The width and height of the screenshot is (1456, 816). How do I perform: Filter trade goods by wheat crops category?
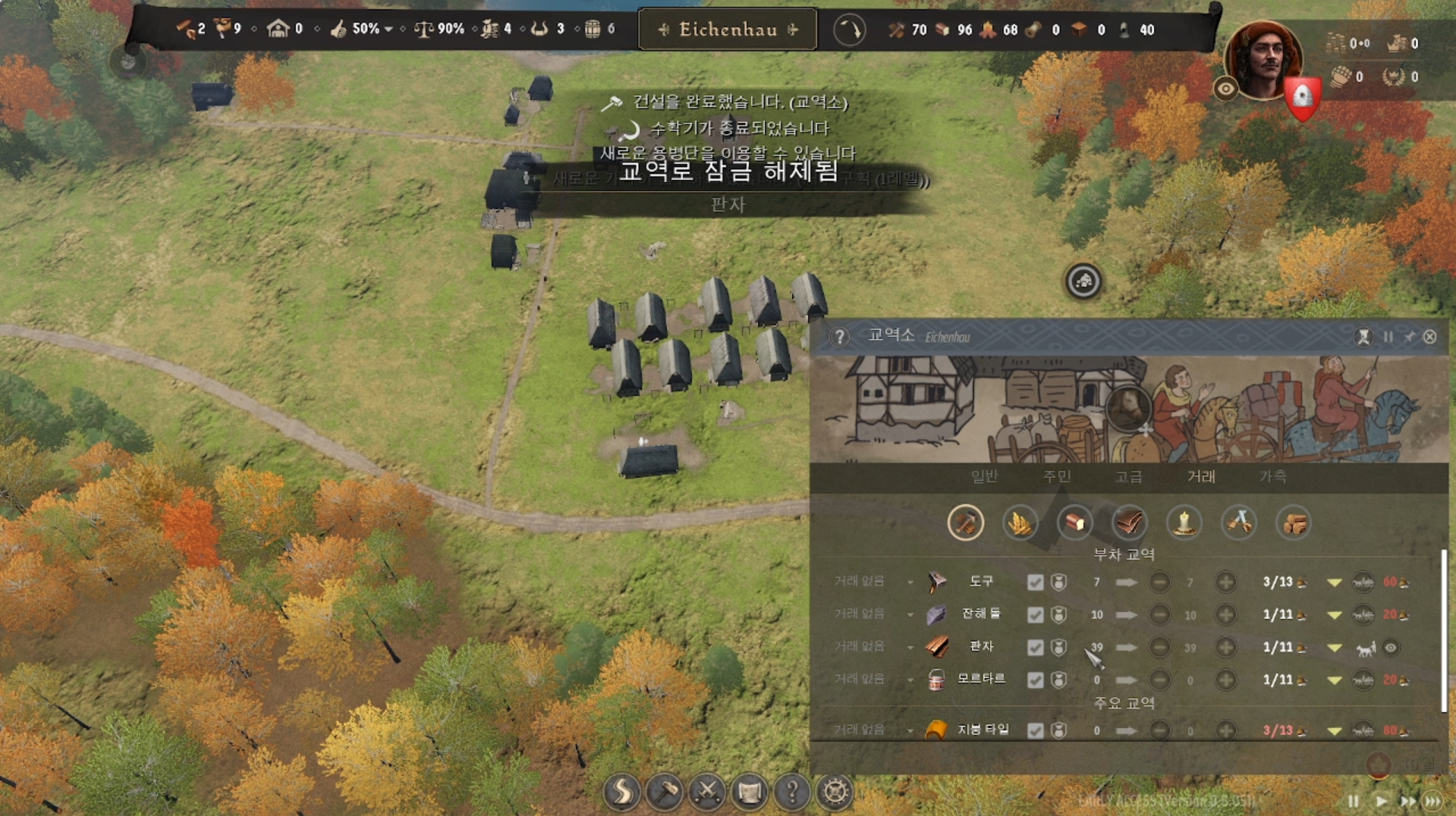click(1020, 523)
